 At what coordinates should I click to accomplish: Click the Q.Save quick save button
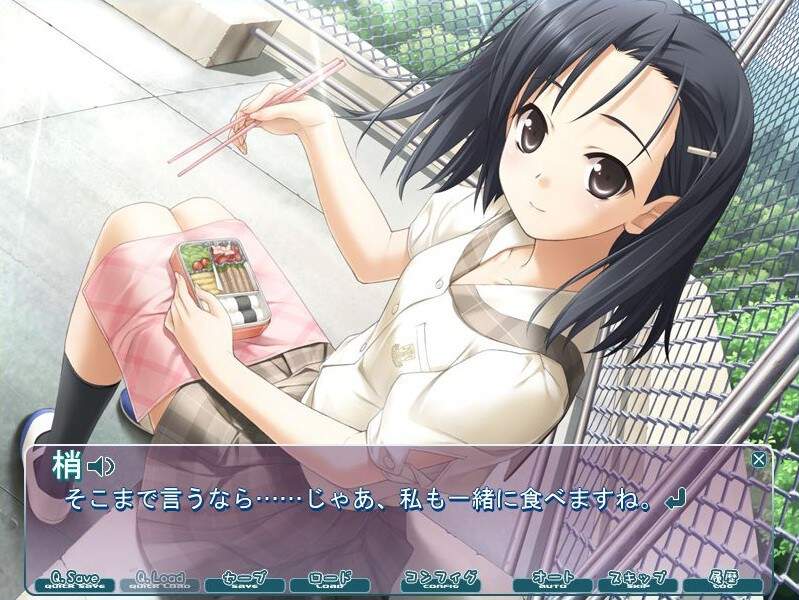tap(74, 581)
